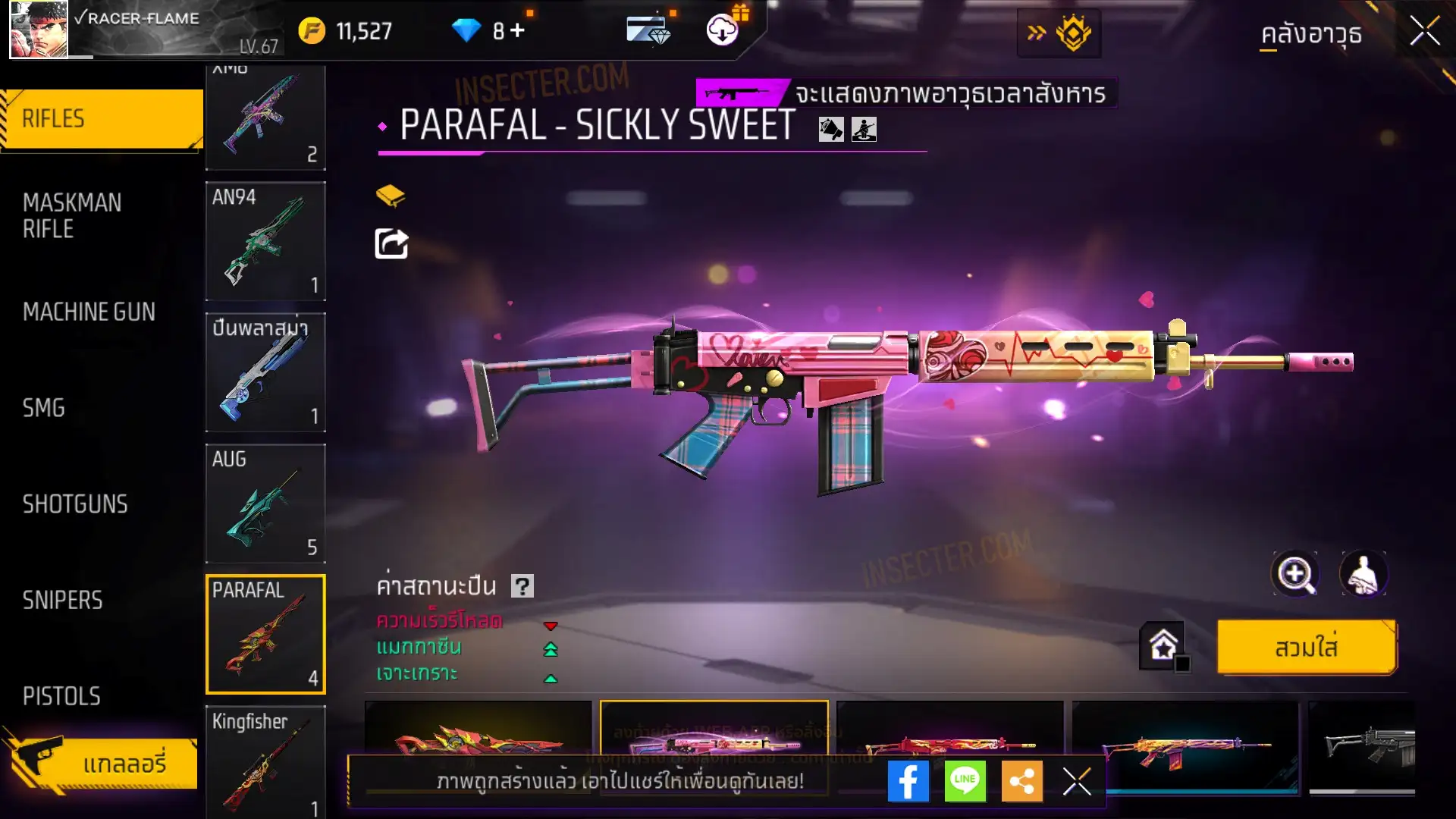Select the AN94 weapon tile
This screenshot has height=819, width=1456.
tap(265, 241)
